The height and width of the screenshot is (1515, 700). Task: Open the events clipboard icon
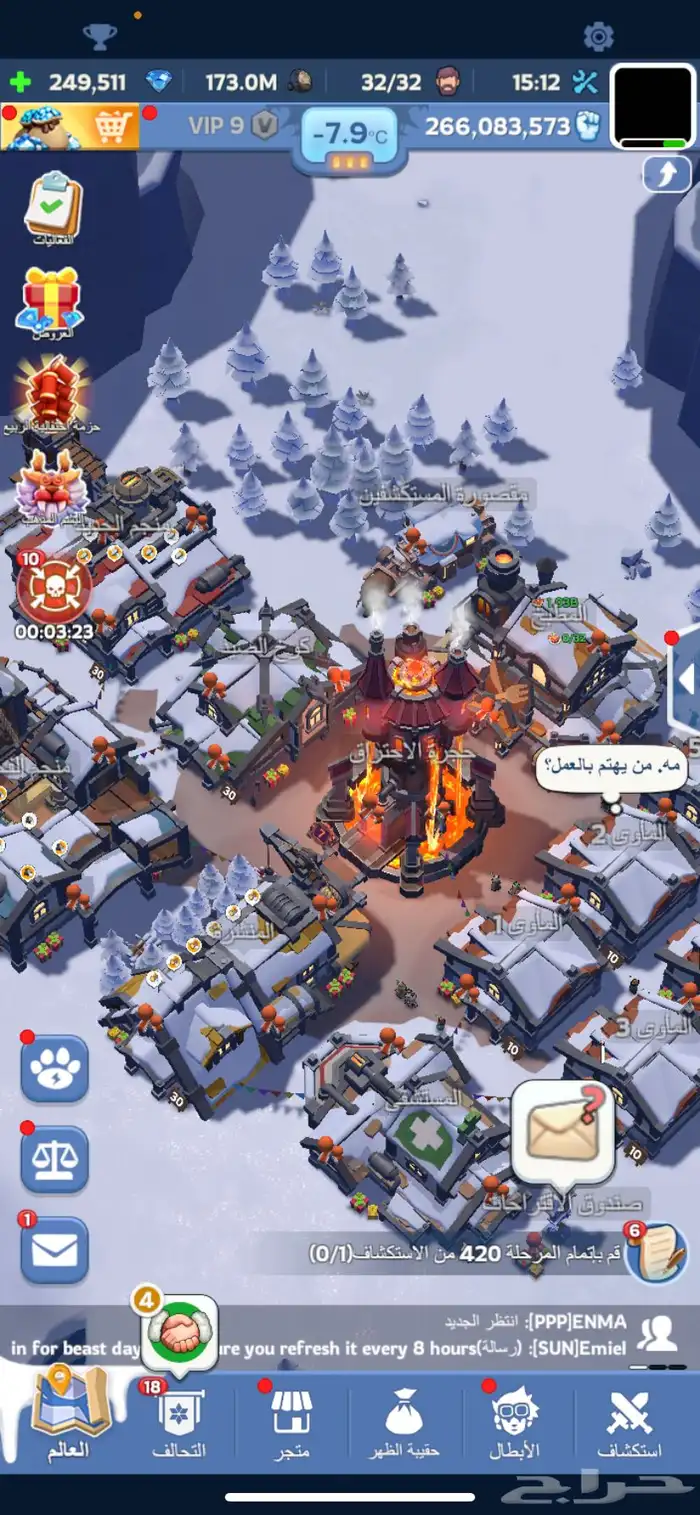pos(52,207)
